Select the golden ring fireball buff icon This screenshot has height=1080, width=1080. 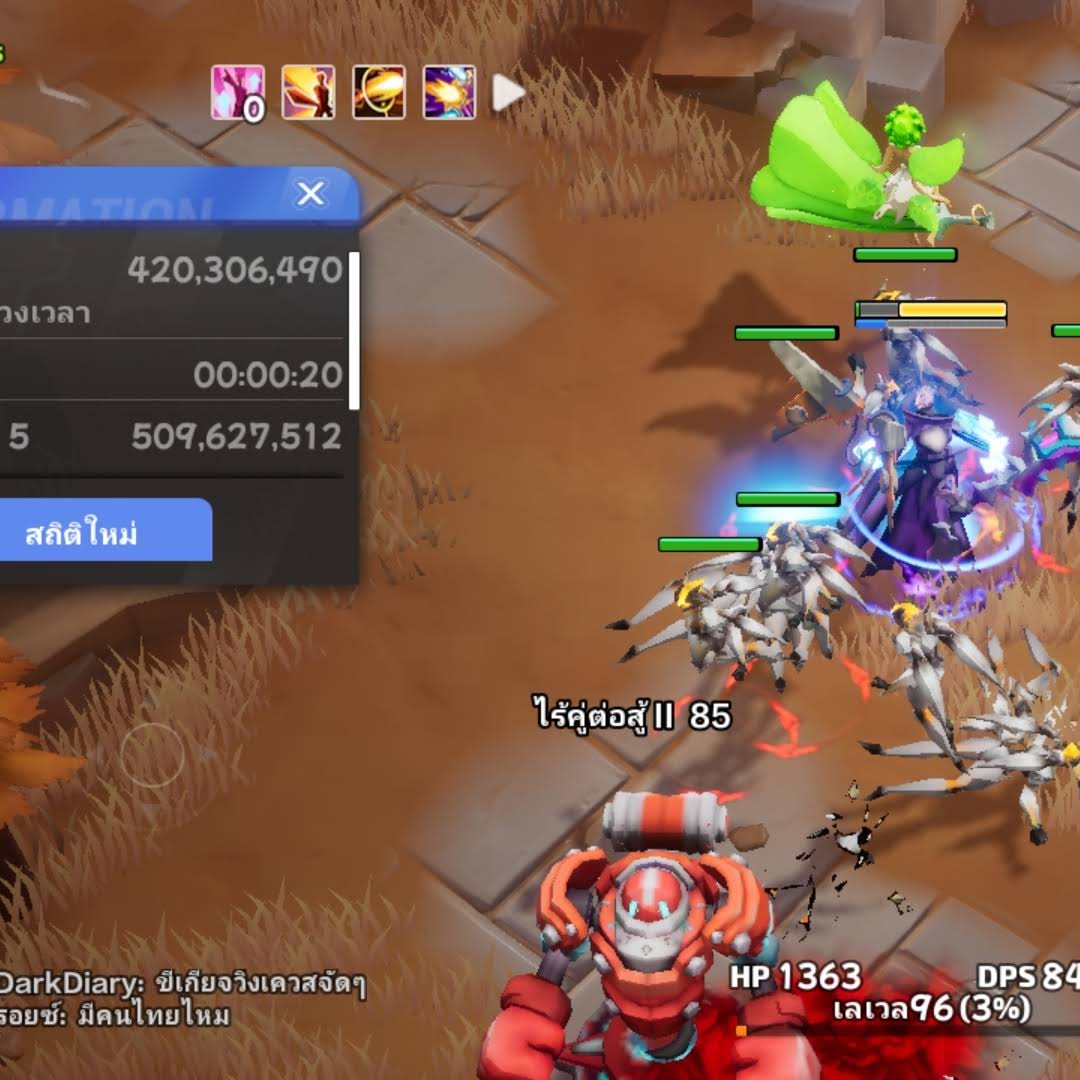(379, 93)
